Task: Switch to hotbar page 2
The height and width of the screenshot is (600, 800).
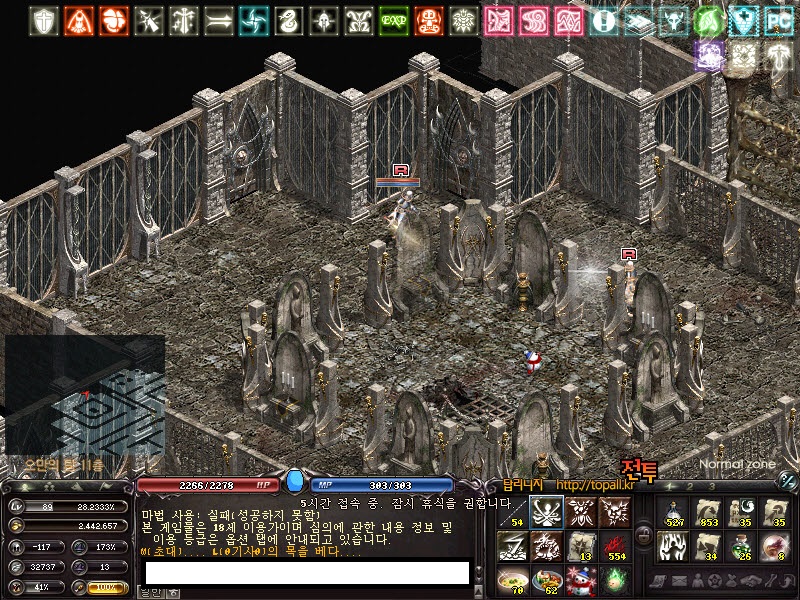Action: click(x=689, y=485)
